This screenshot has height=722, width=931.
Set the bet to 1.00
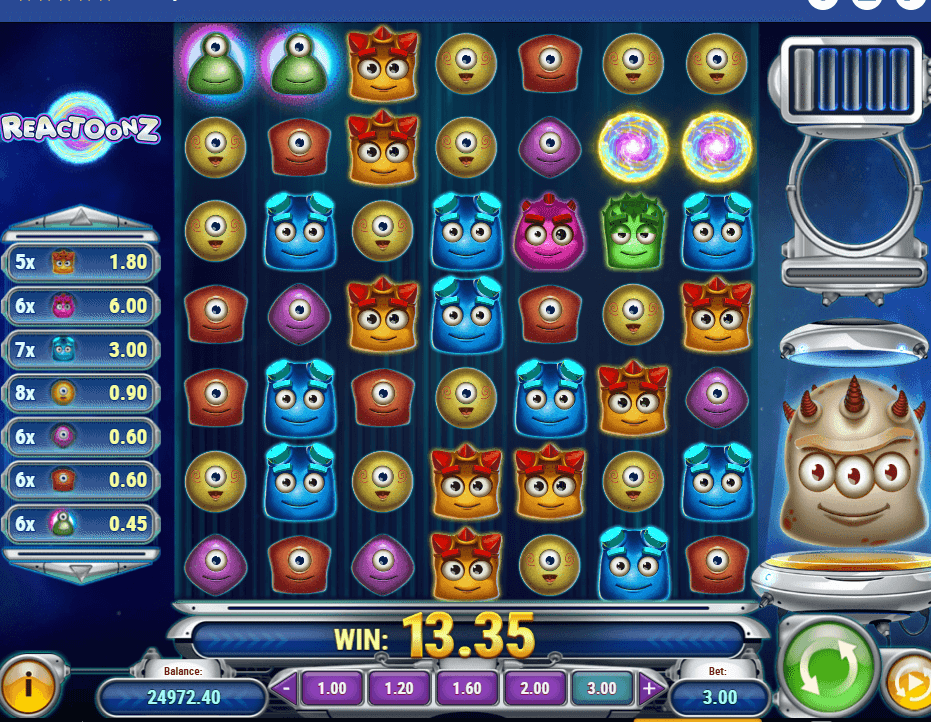click(331, 688)
